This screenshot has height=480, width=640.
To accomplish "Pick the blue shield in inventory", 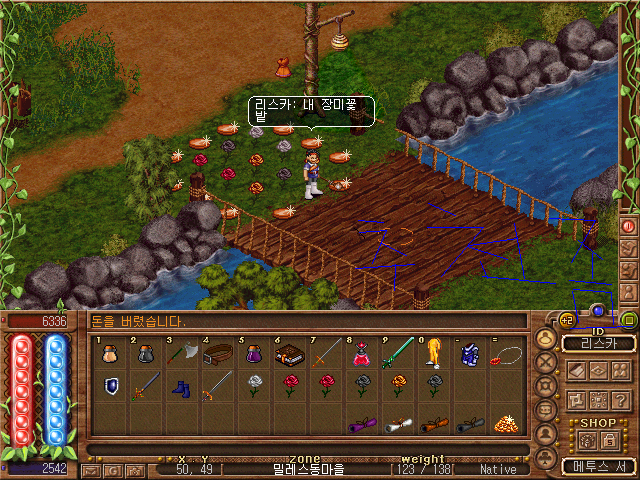I will tap(110, 385).
